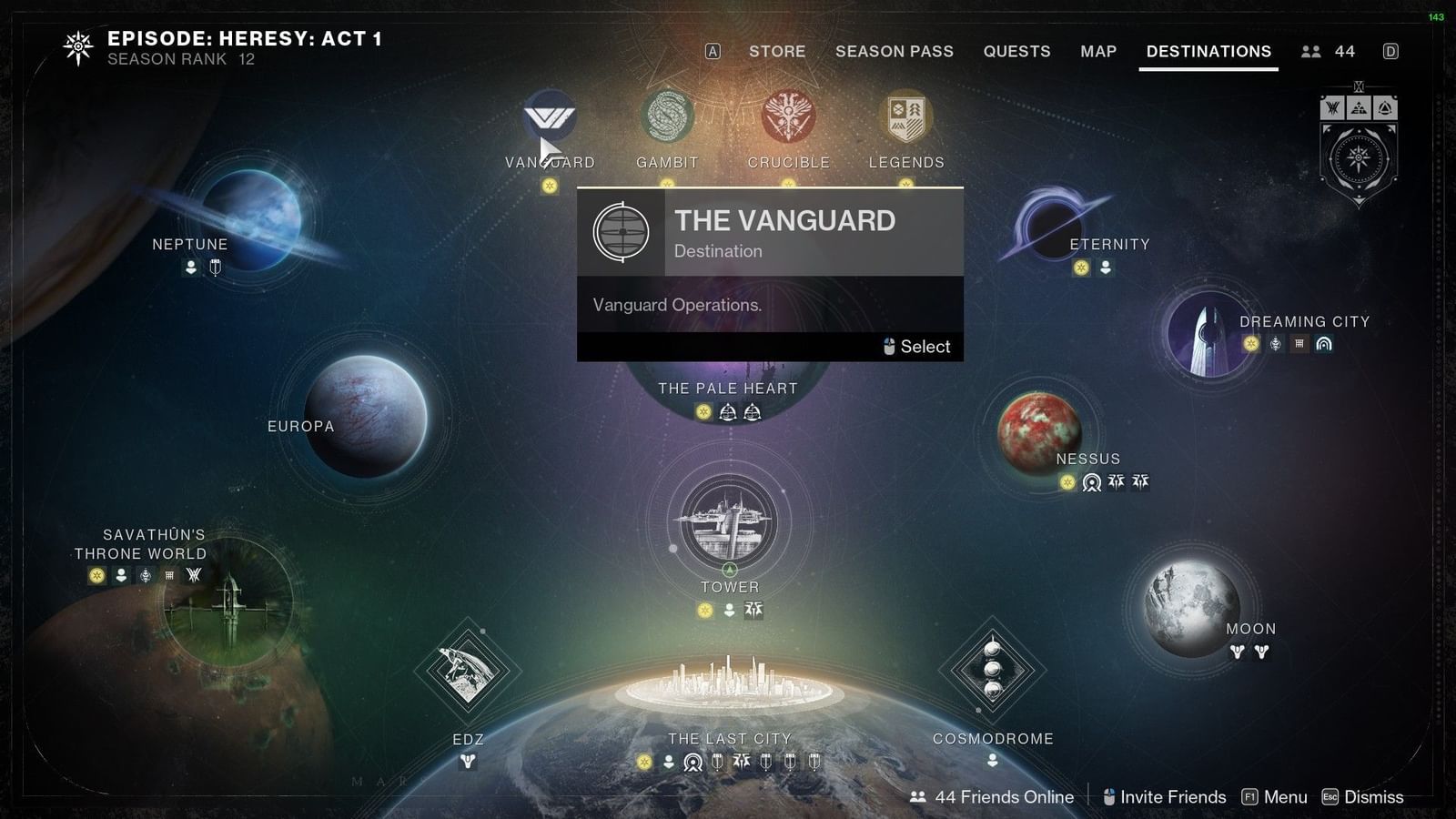This screenshot has height=819, width=1456.
Task: Switch to the Map tab
Action: 1097,51
